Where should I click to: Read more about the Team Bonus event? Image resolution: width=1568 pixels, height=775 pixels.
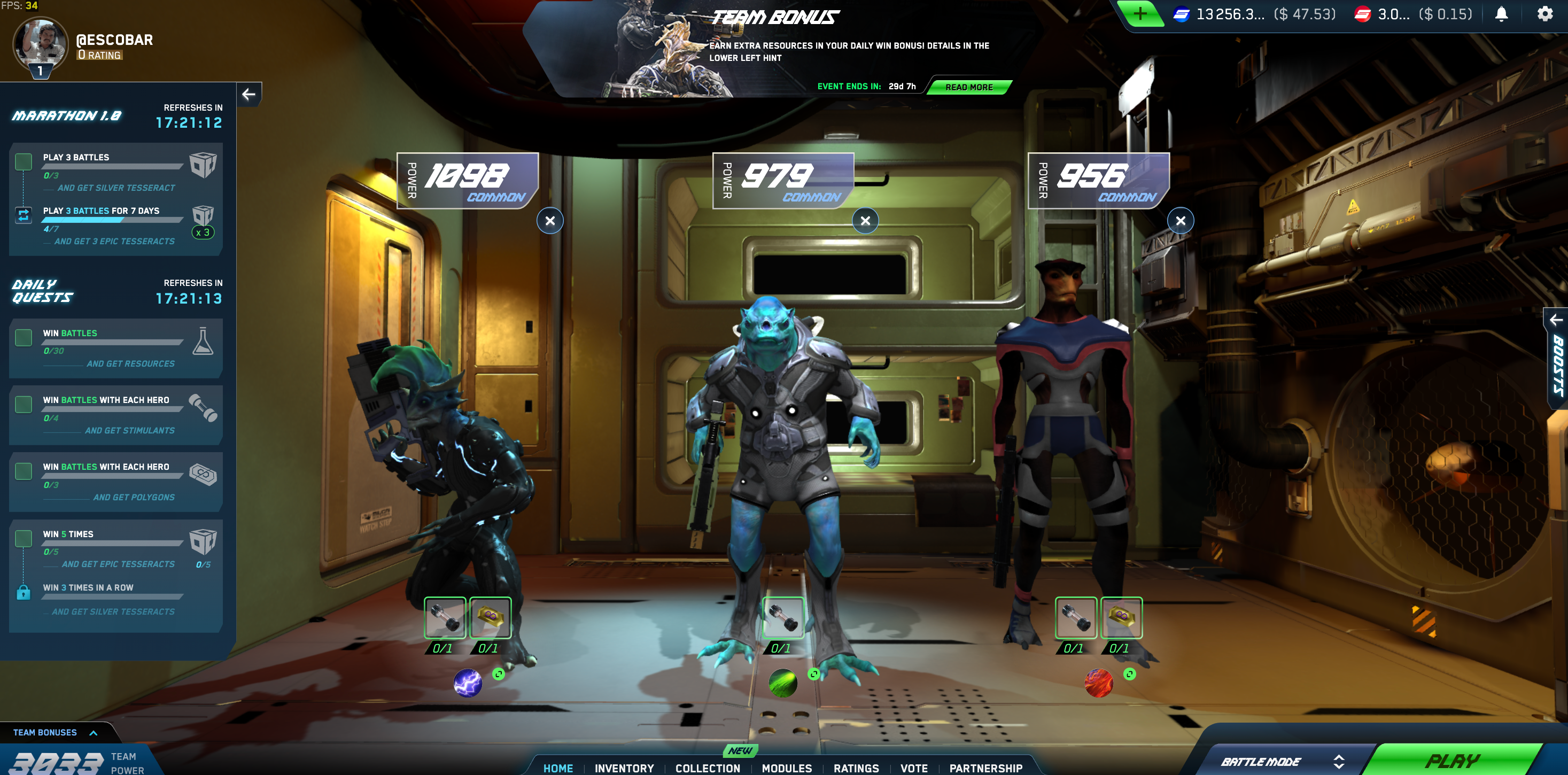(968, 87)
